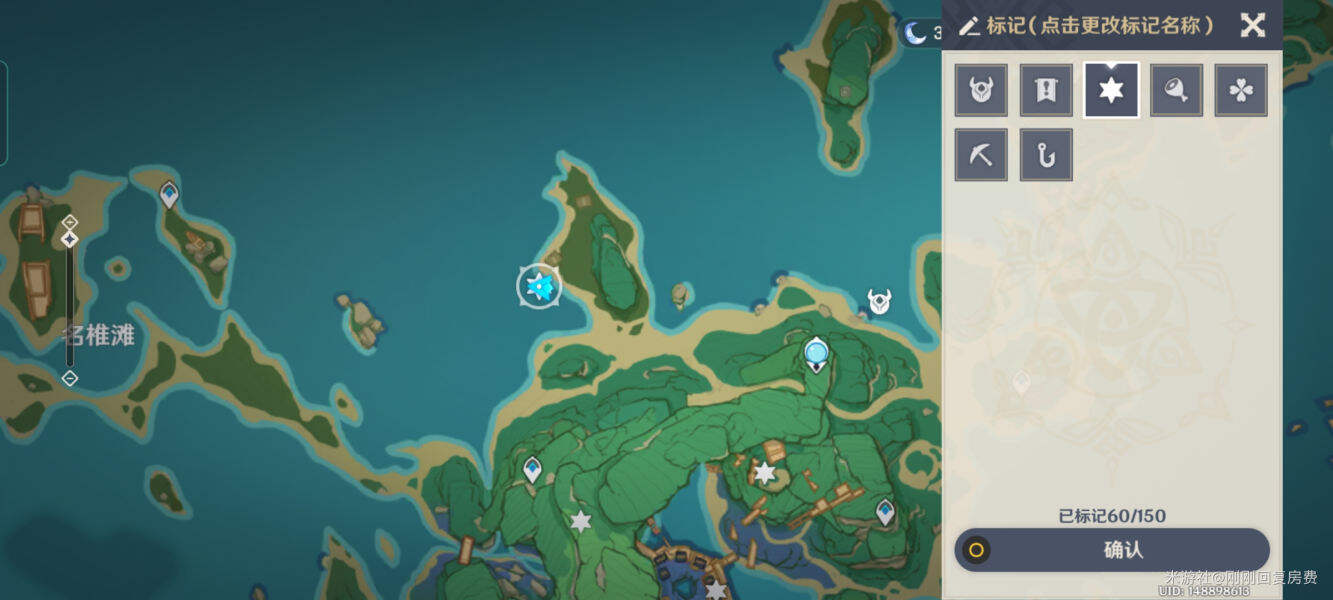Select the placed monster mask pin on the map
The width and height of the screenshot is (1333, 600).
879,300
